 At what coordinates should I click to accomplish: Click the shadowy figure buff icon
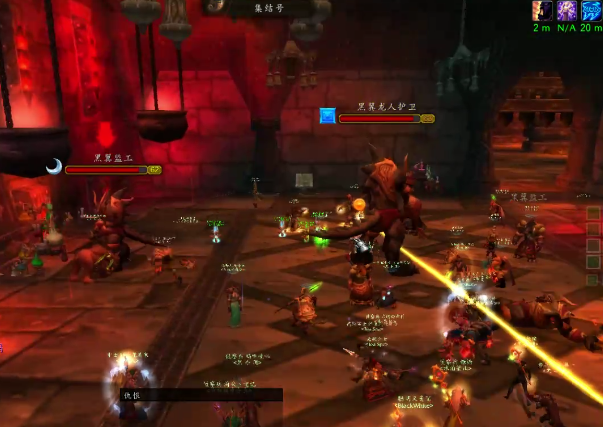(x=542, y=11)
